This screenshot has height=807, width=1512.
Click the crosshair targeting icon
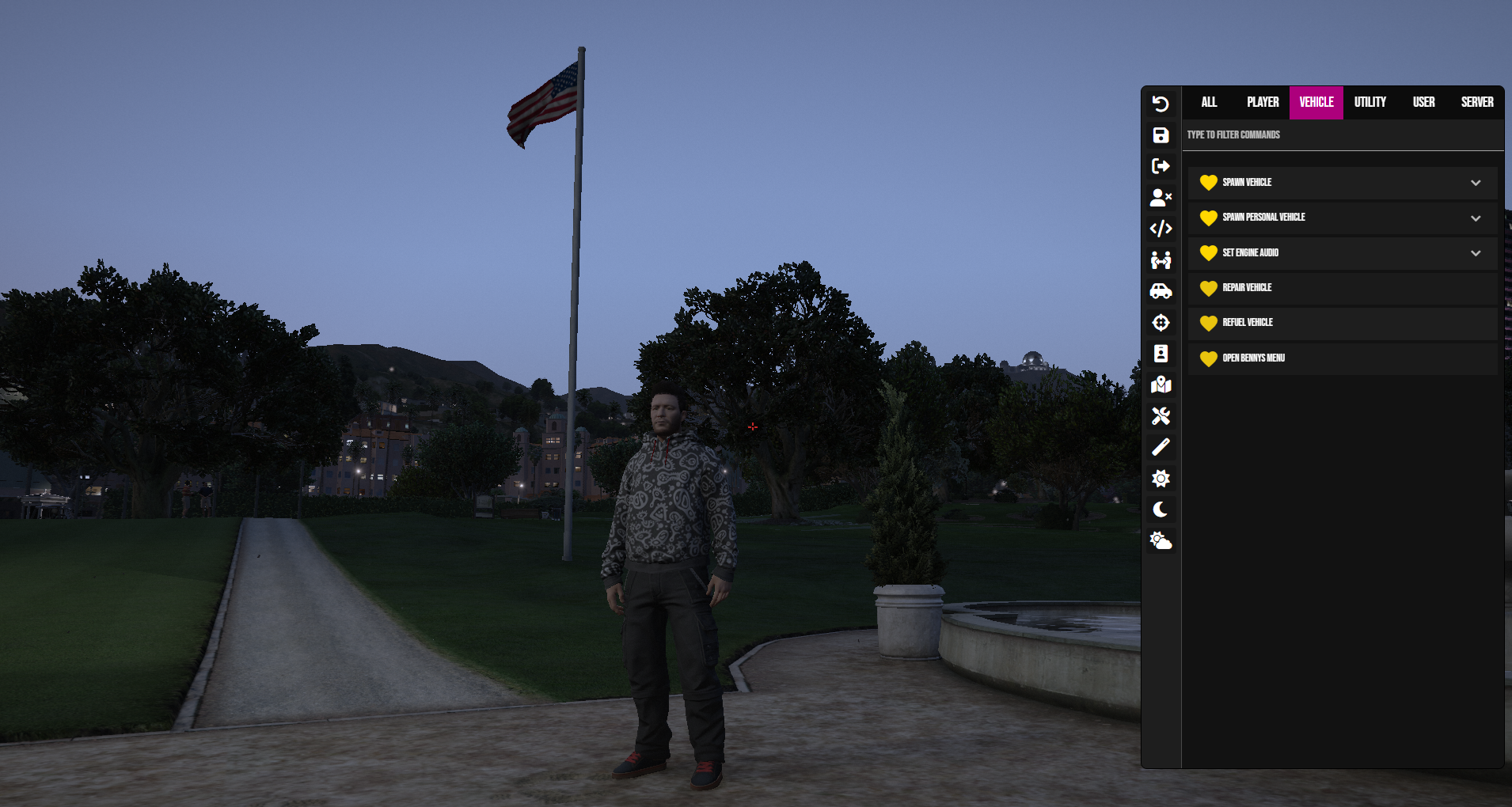pos(1161,322)
